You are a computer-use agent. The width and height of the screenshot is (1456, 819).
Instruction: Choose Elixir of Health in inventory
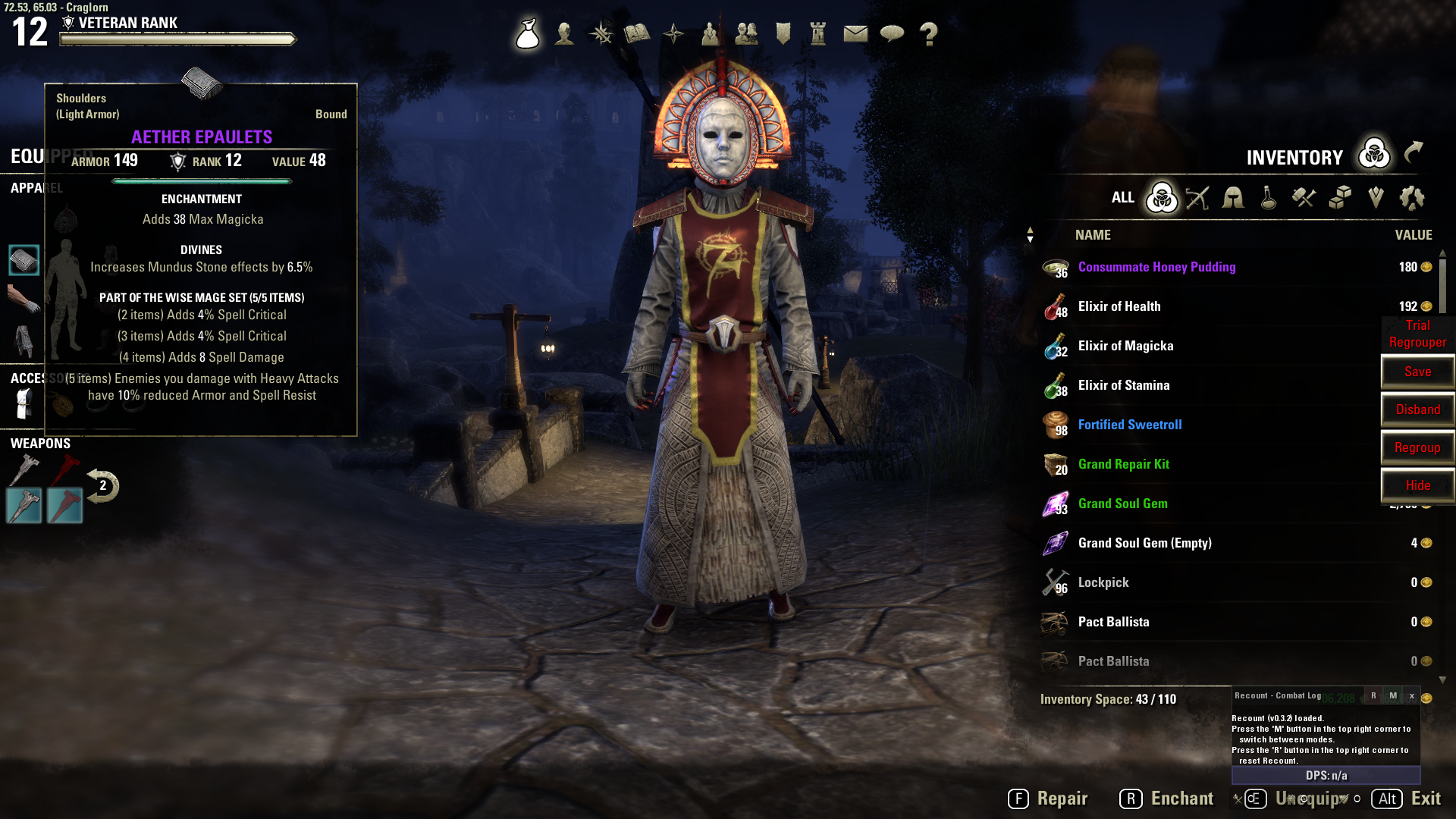[x=1119, y=306]
